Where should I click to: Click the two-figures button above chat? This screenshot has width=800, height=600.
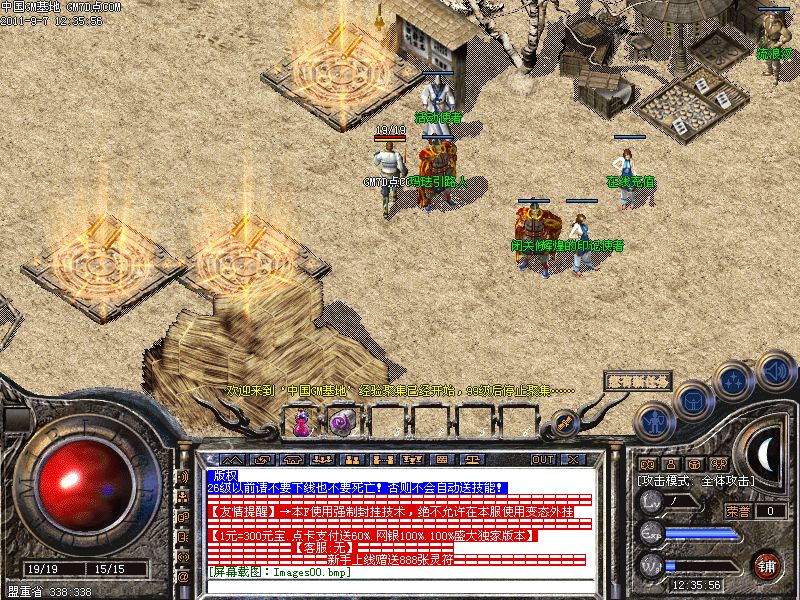[x=352, y=459]
